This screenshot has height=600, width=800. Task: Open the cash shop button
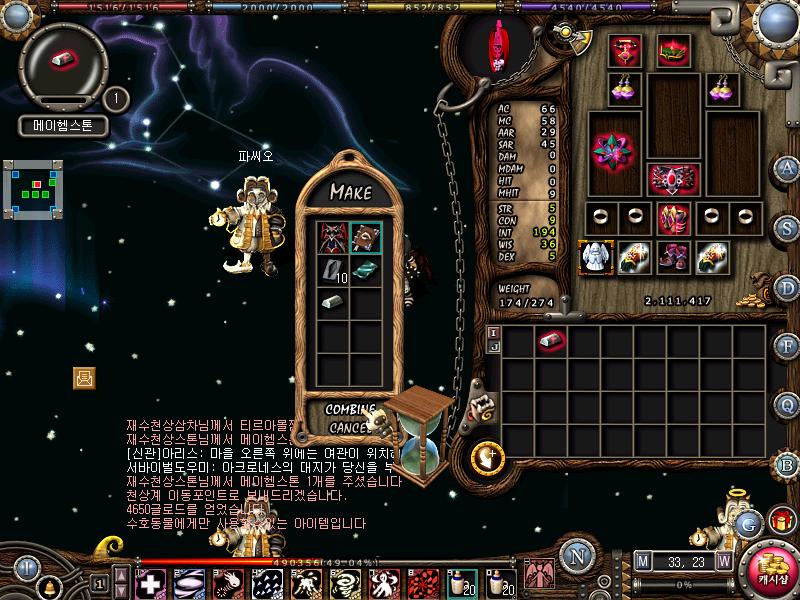773,566
